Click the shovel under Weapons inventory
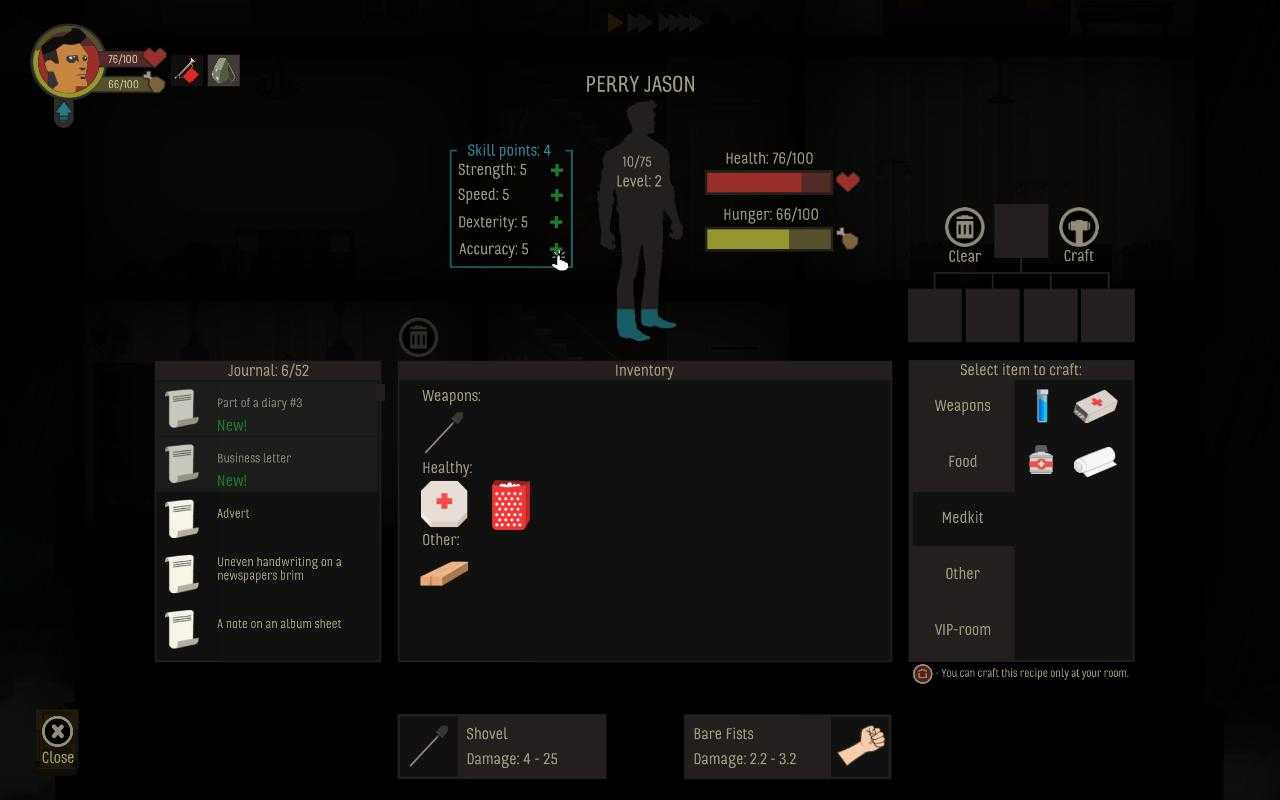This screenshot has width=1280, height=800. pos(443,431)
